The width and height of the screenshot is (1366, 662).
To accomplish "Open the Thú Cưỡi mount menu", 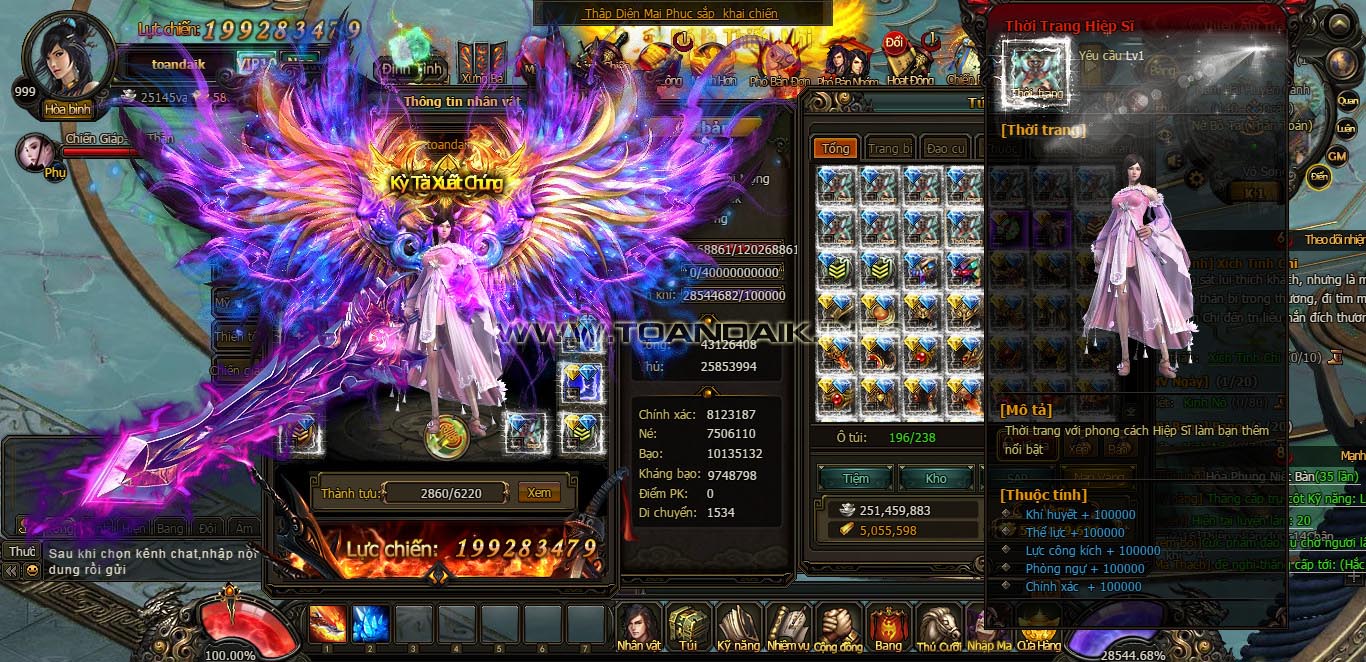I will (x=938, y=626).
